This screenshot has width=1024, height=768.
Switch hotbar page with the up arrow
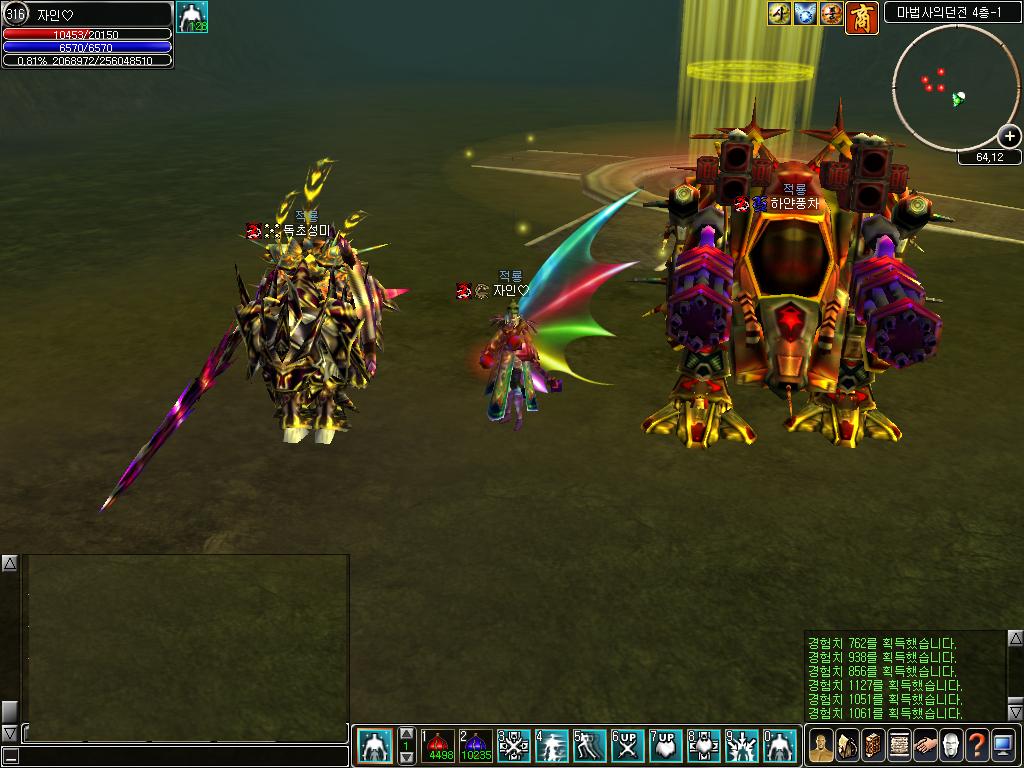point(406,735)
